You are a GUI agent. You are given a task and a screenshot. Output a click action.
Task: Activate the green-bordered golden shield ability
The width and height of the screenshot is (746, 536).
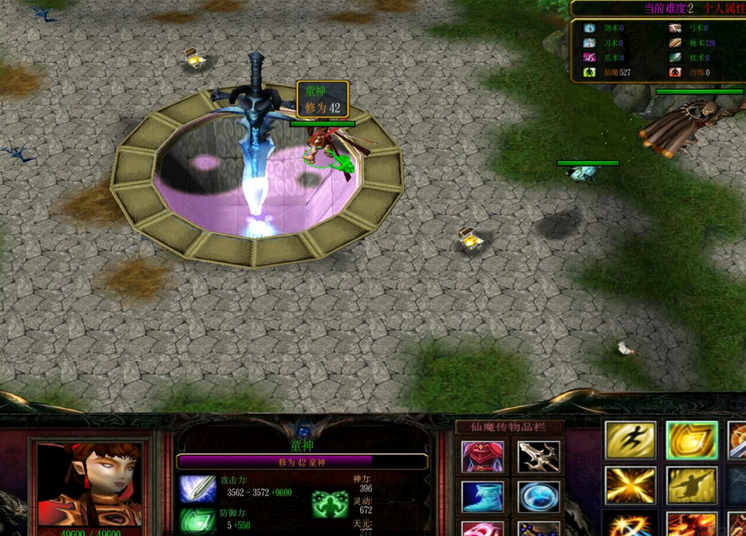point(692,440)
